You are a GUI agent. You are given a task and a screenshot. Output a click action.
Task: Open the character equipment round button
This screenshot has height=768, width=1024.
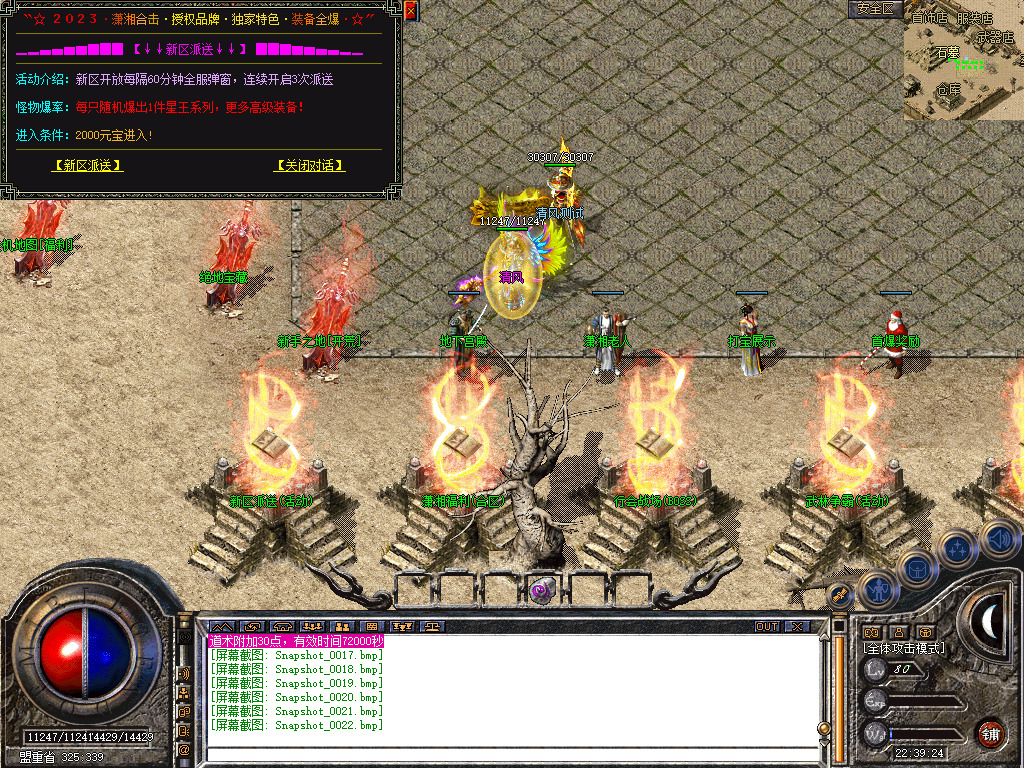coord(877,589)
